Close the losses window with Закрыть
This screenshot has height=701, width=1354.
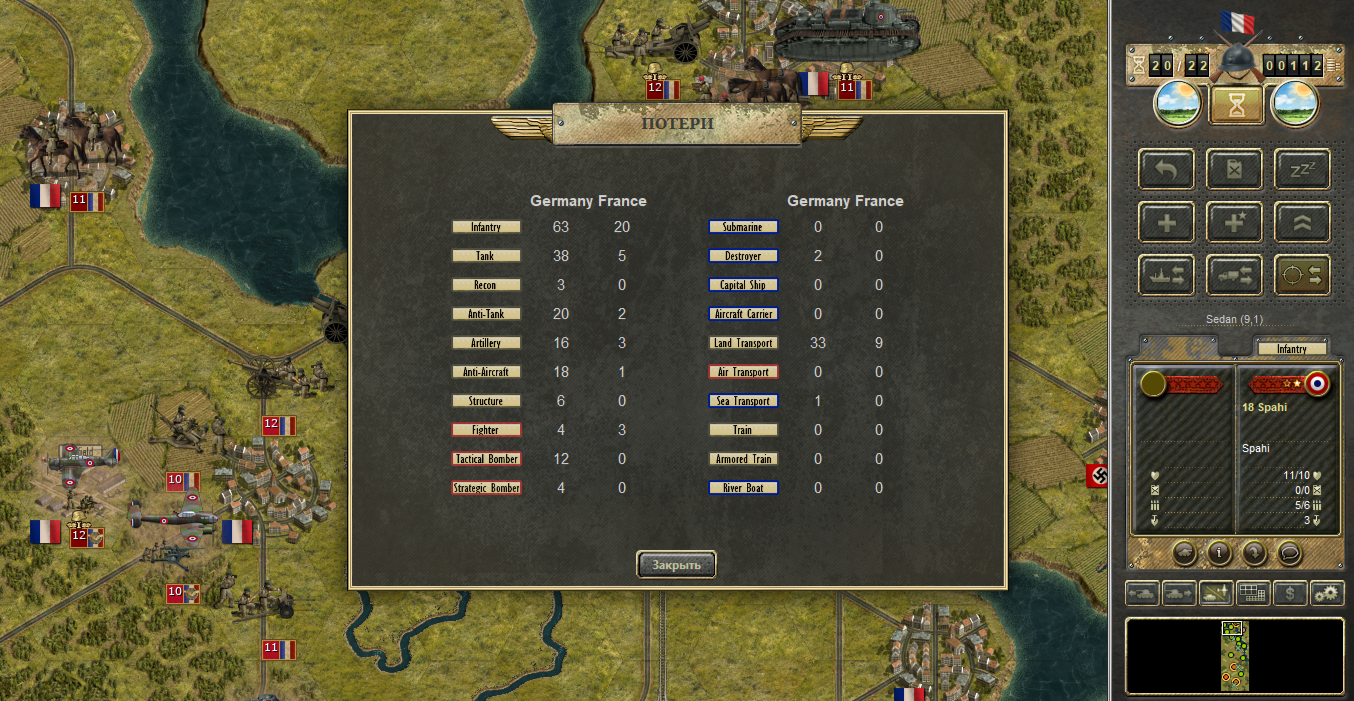tap(676, 565)
